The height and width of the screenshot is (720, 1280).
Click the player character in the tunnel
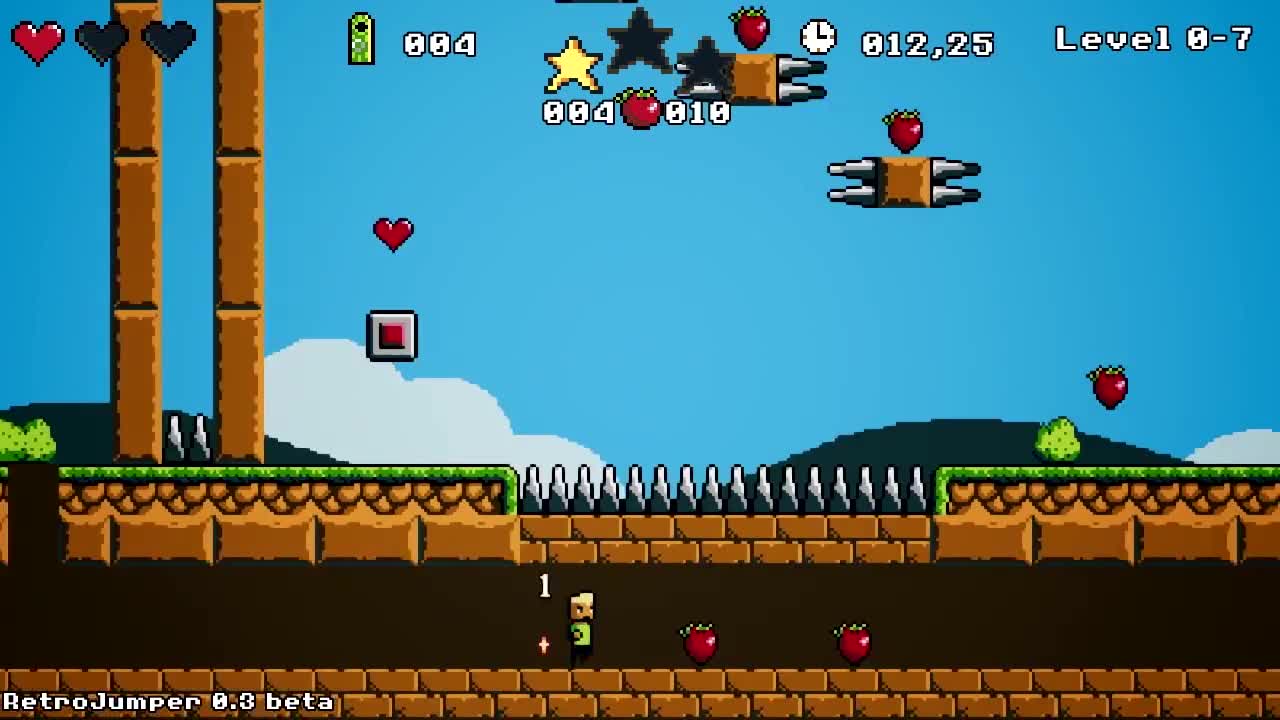click(580, 625)
